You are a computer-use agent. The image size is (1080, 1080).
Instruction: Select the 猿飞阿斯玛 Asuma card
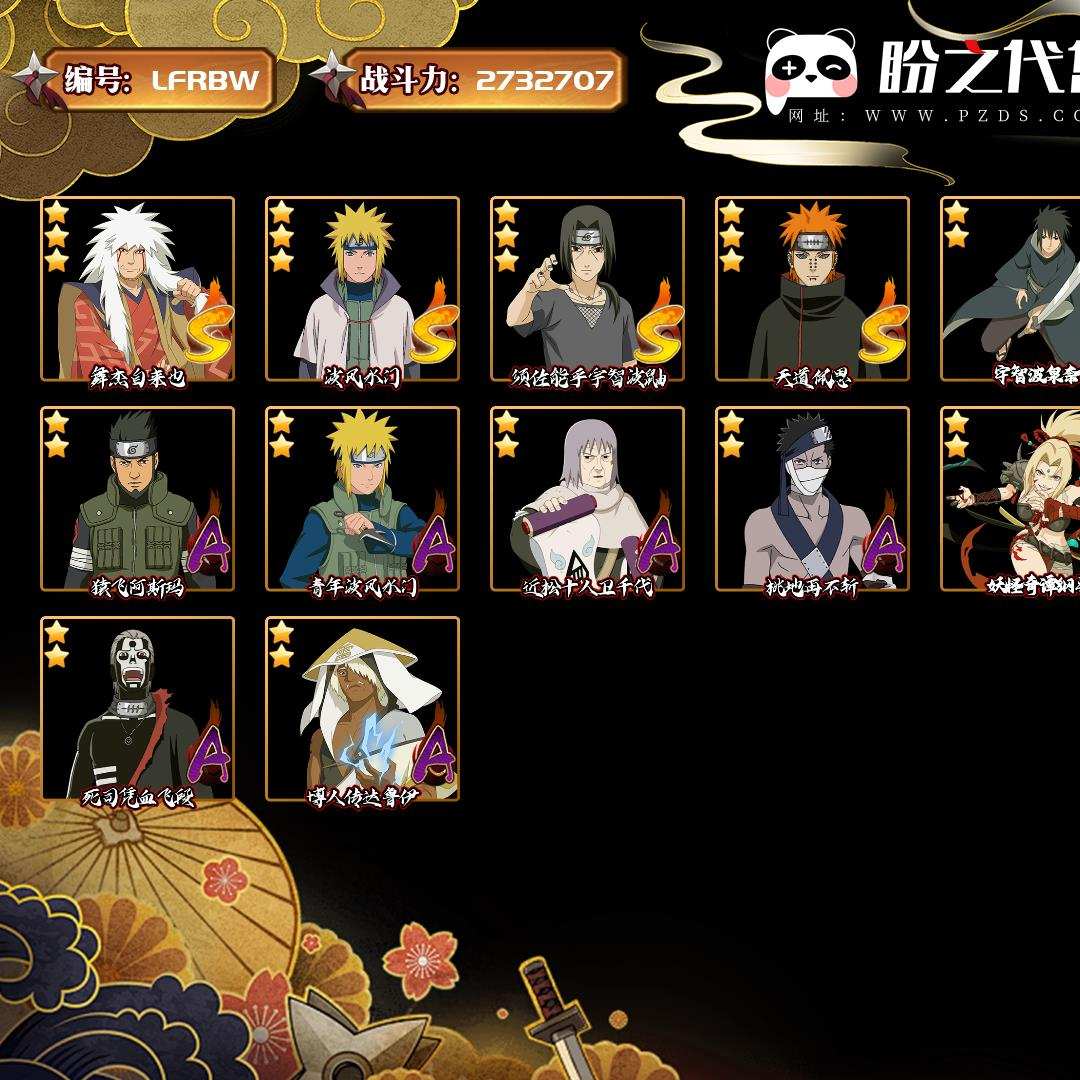(138, 499)
